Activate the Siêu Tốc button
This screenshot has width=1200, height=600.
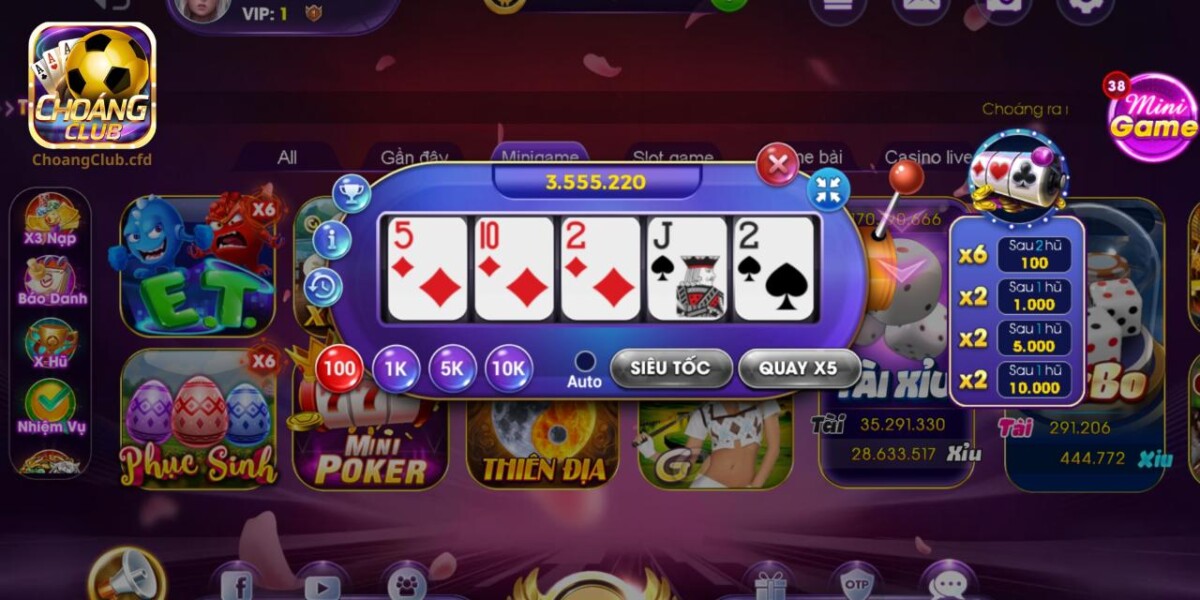(x=670, y=368)
